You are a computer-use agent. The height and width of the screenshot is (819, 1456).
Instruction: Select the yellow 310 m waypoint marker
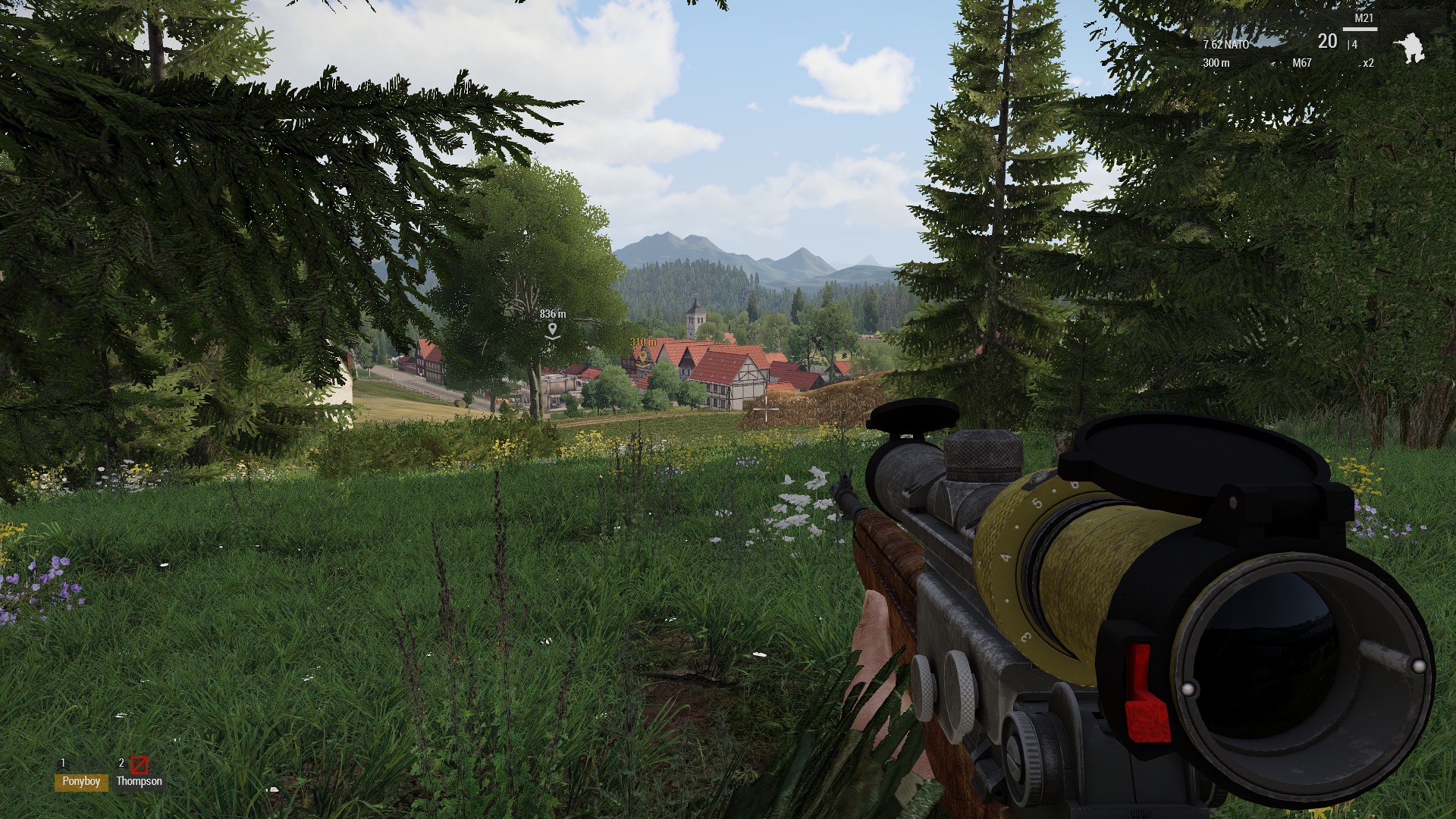pos(643,355)
